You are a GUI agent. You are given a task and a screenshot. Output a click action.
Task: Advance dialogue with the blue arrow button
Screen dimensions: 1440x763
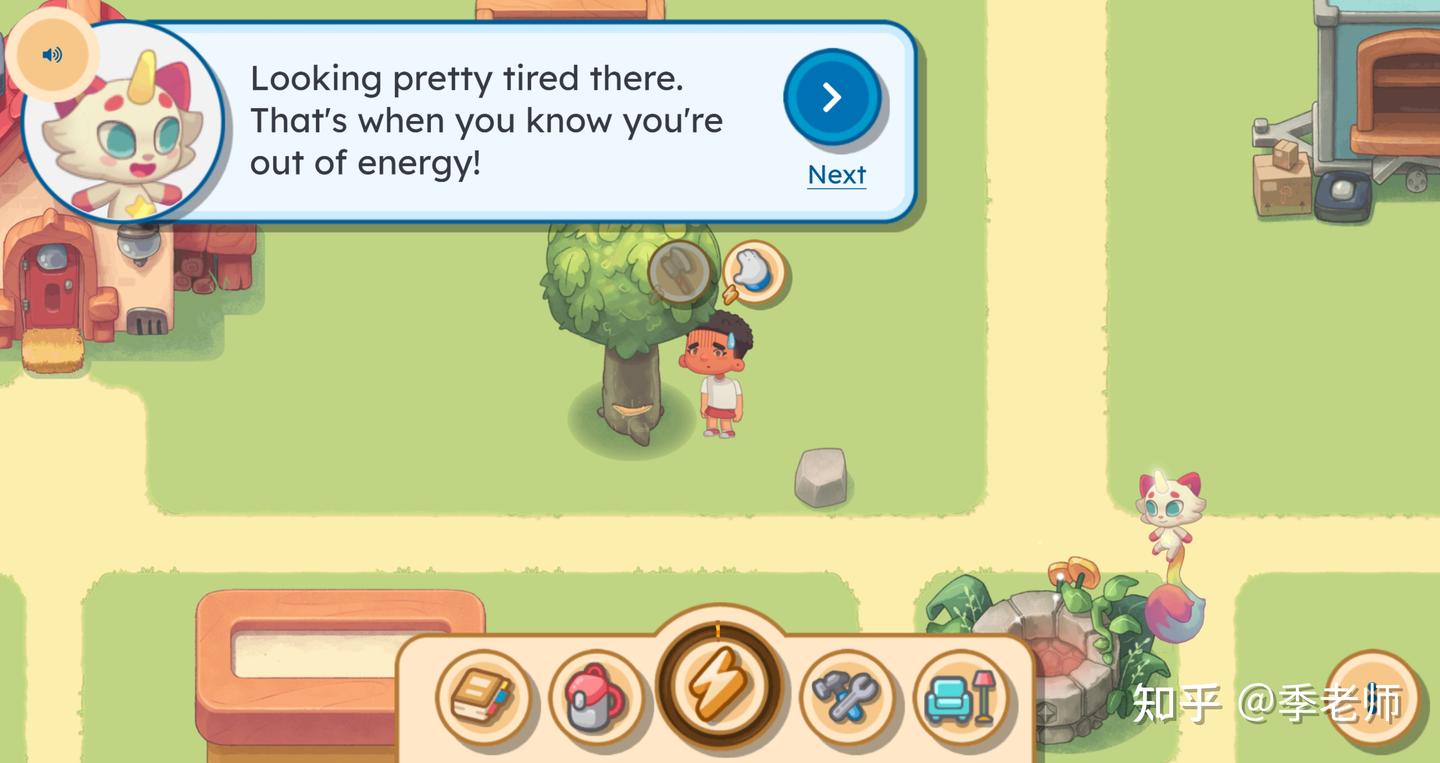[832, 97]
